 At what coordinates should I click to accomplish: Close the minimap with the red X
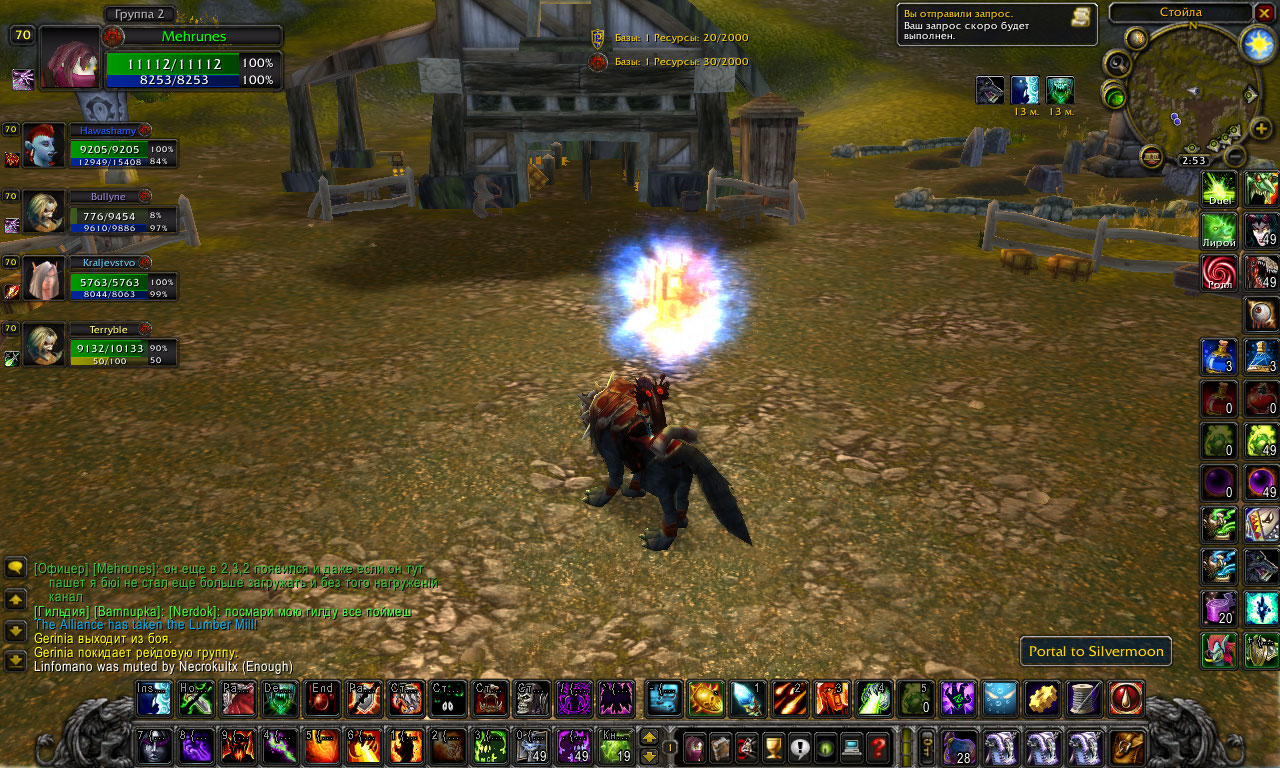(x=1266, y=13)
